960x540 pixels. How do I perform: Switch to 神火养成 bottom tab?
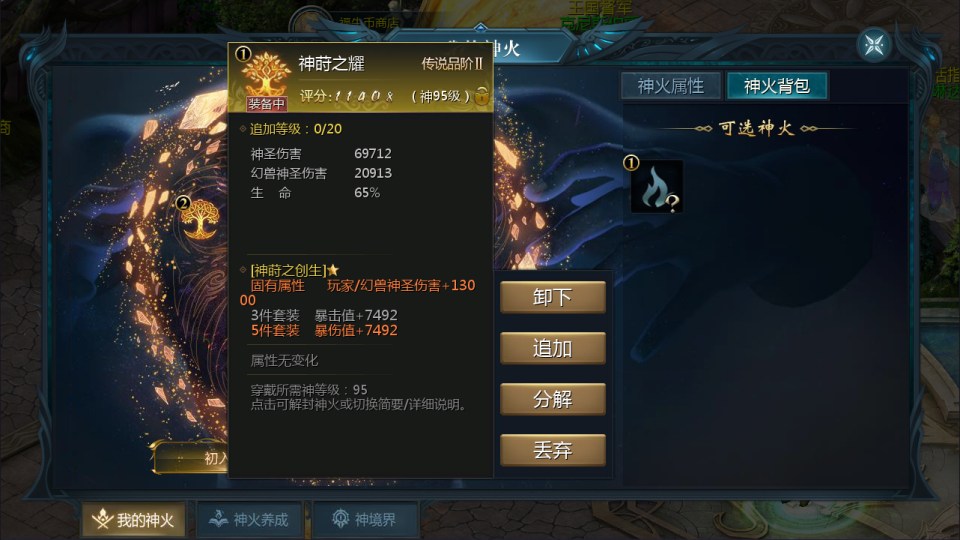248,520
